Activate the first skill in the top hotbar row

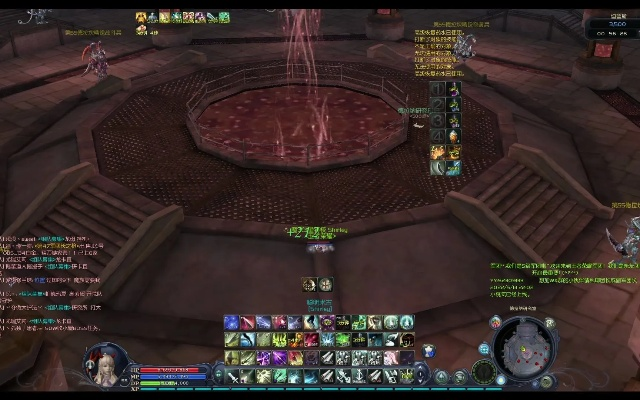(x=231, y=322)
